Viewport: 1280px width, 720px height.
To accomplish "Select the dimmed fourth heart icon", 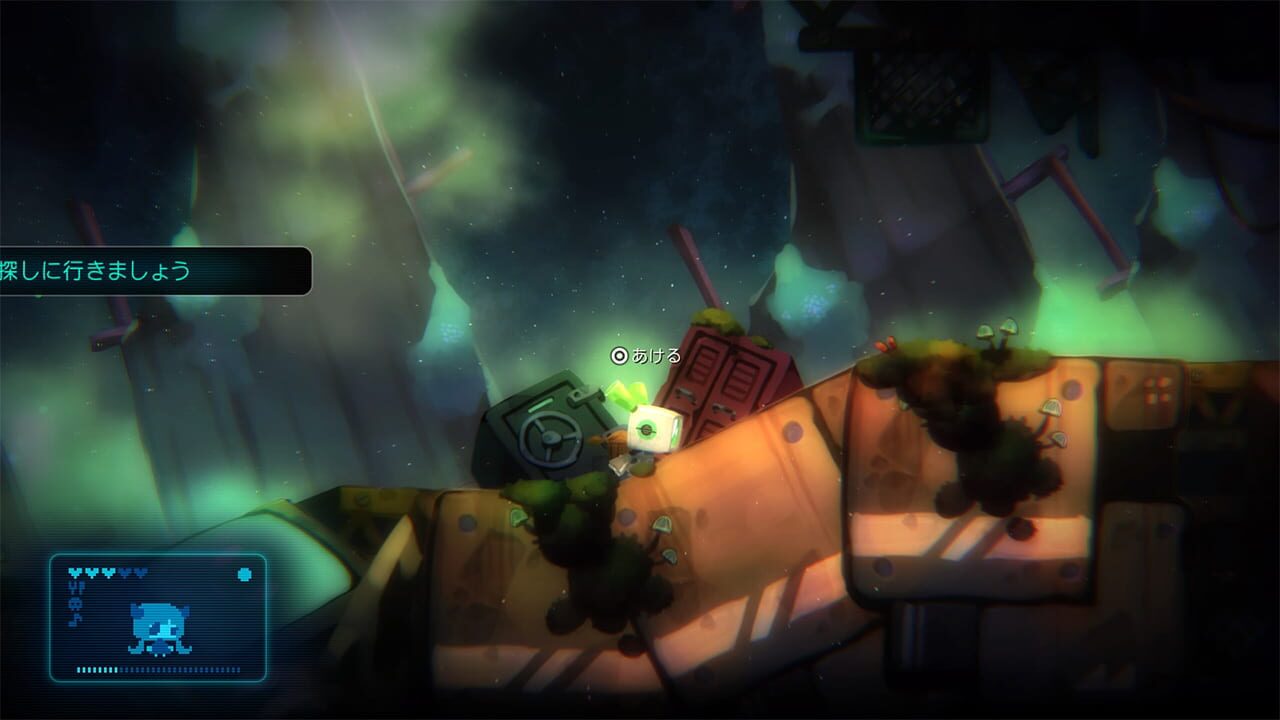I will (126, 572).
